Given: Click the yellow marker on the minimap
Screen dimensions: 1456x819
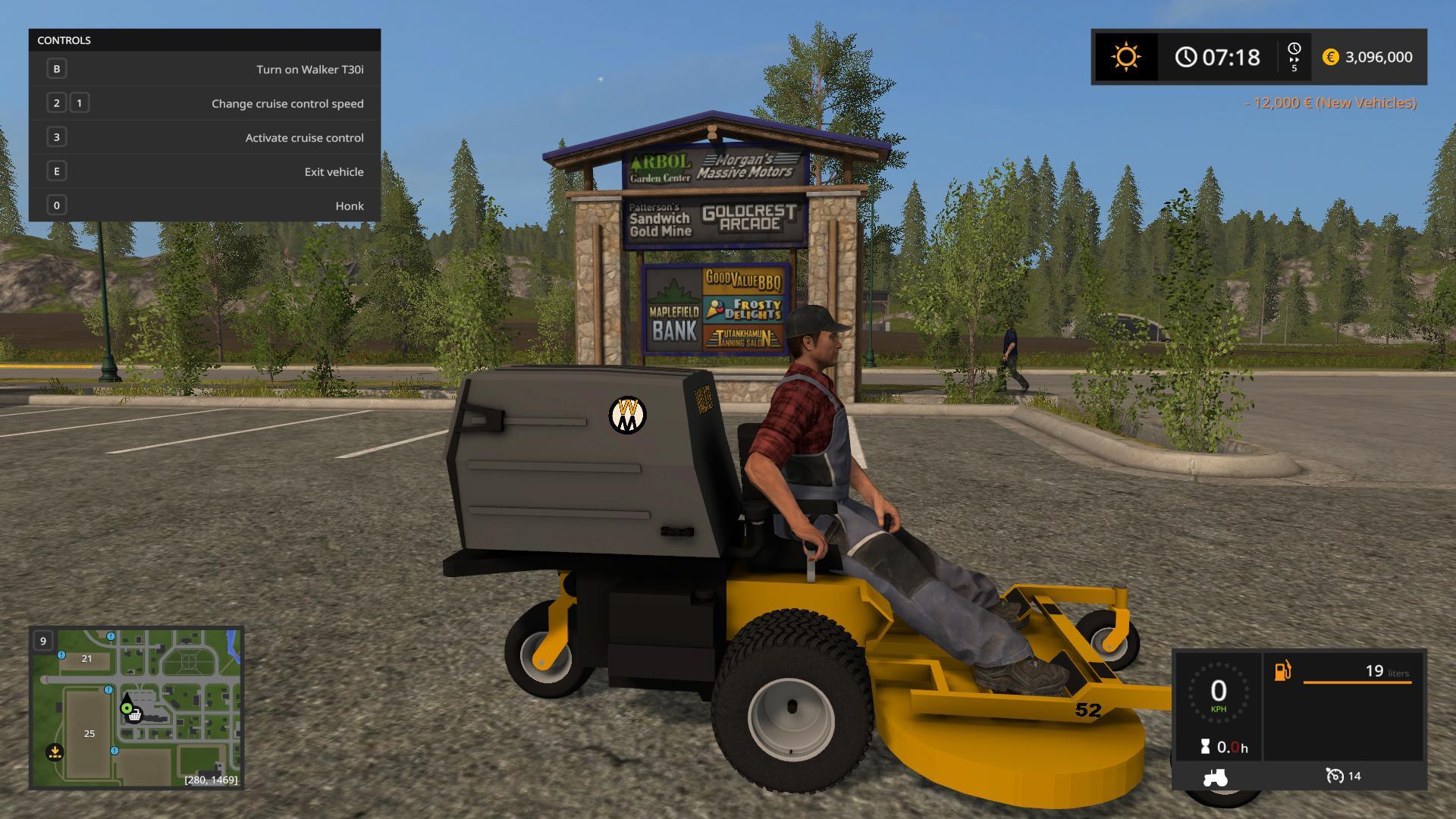Looking at the screenshot, I should tap(55, 752).
